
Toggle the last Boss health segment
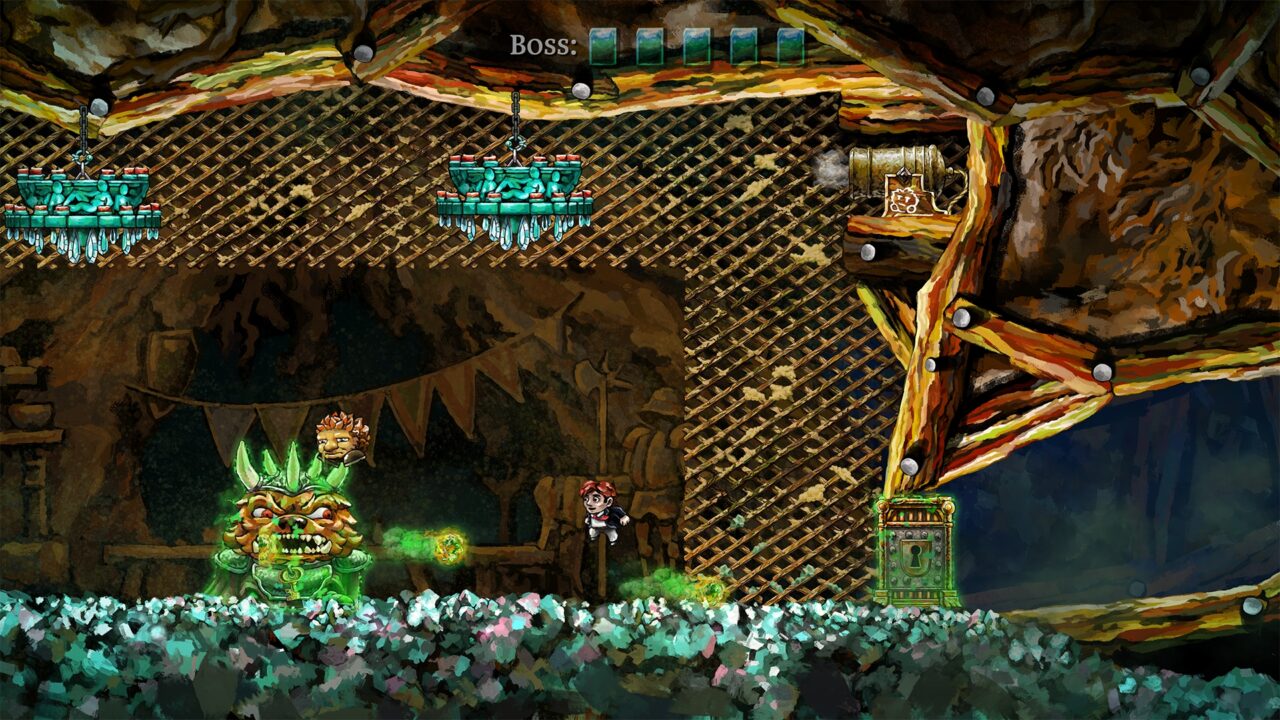tap(791, 44)
